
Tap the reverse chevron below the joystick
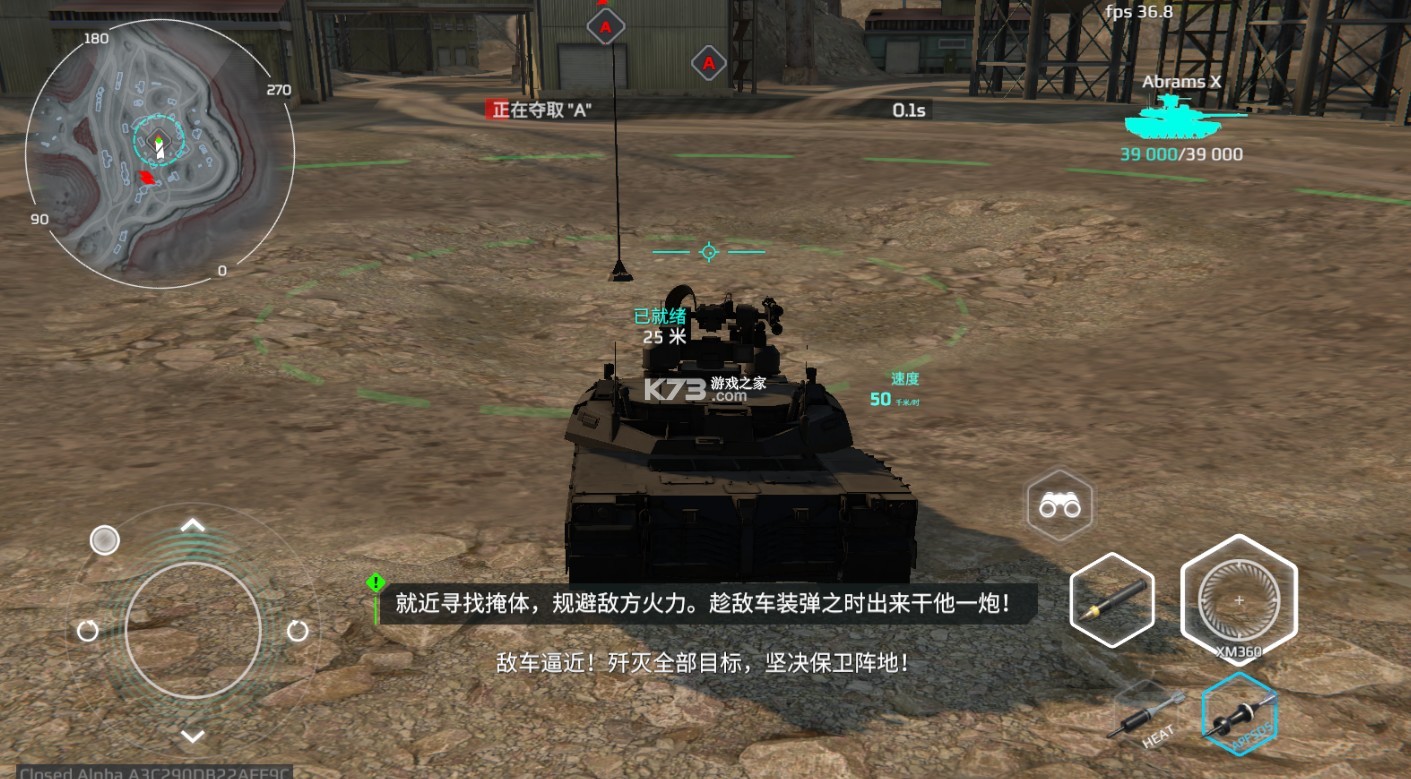pyautogui.click(x=192, y=737)
